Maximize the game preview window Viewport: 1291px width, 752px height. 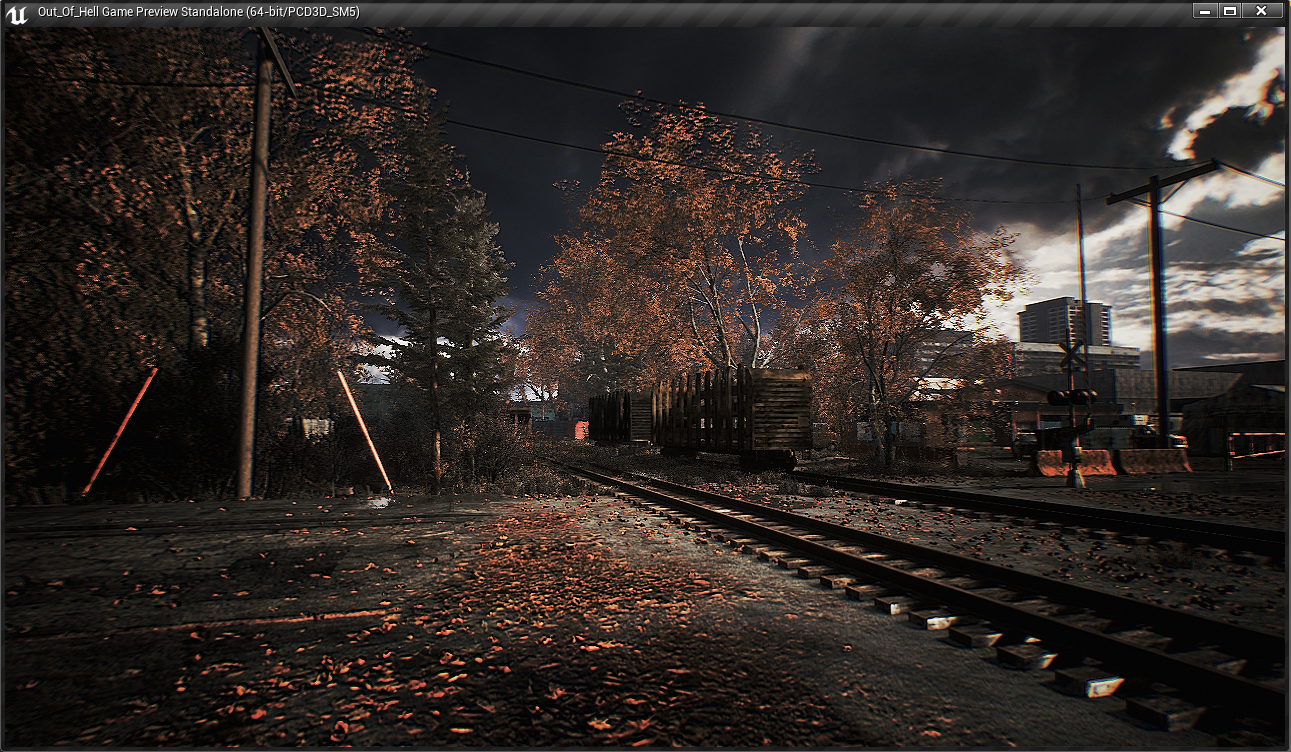coord(1230,11)
